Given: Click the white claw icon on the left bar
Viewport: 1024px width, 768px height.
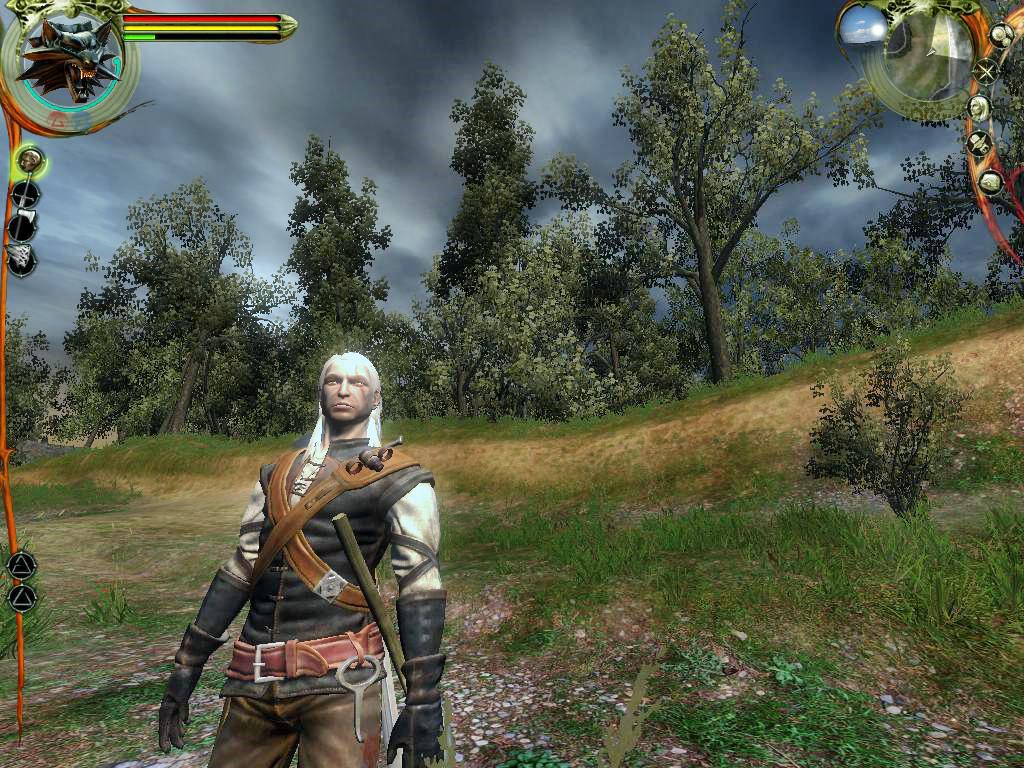Looking at the screenshot, I should pyautogui.click(x=21, y=259).
